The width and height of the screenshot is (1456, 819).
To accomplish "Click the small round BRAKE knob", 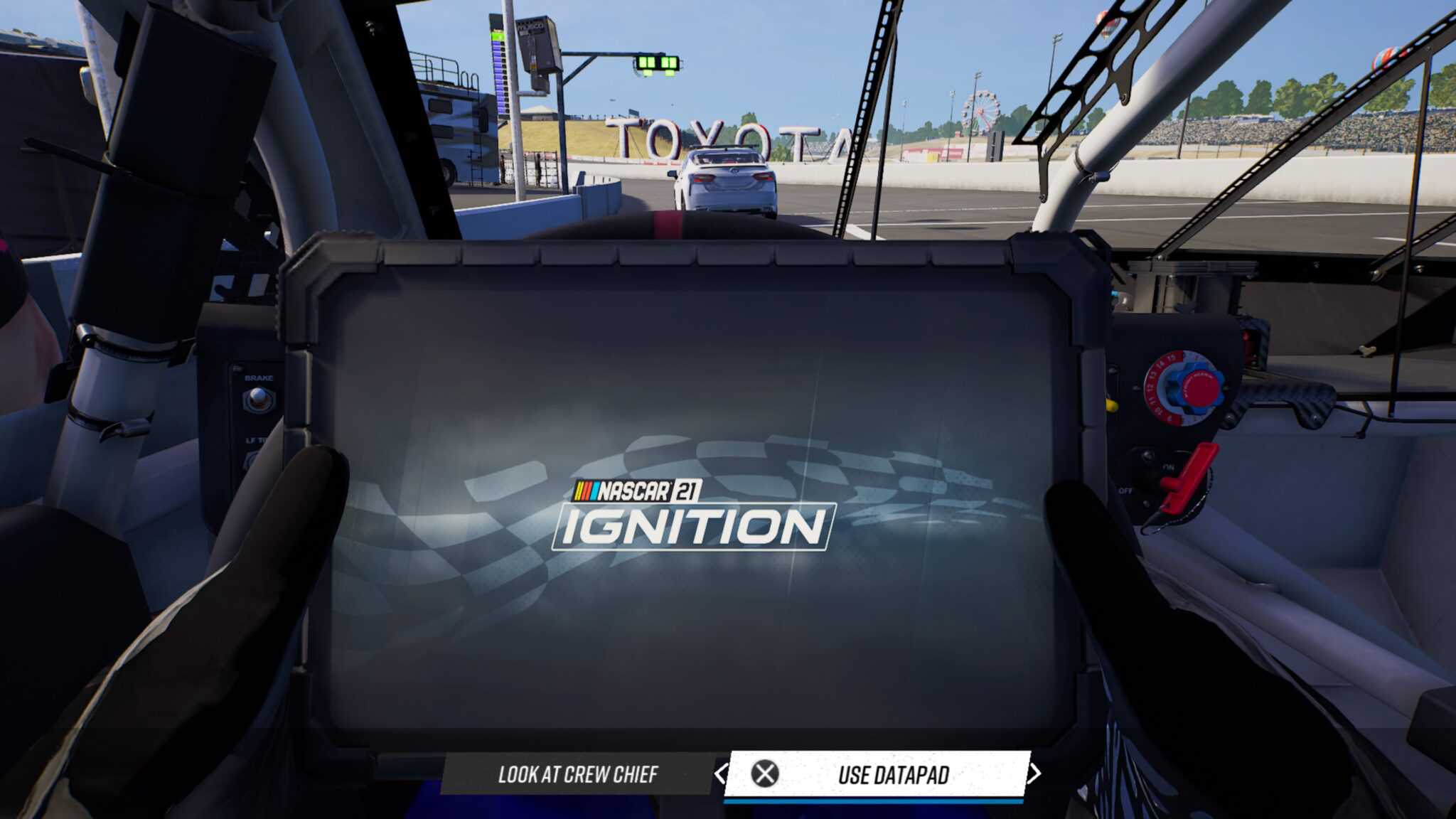I will pos(257,399).
